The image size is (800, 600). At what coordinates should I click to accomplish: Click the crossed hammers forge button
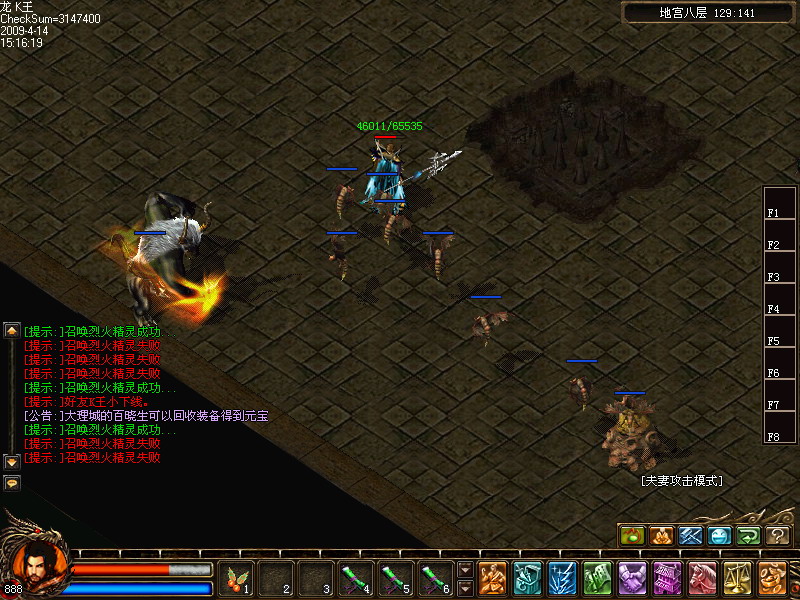(x=691, y=536)
